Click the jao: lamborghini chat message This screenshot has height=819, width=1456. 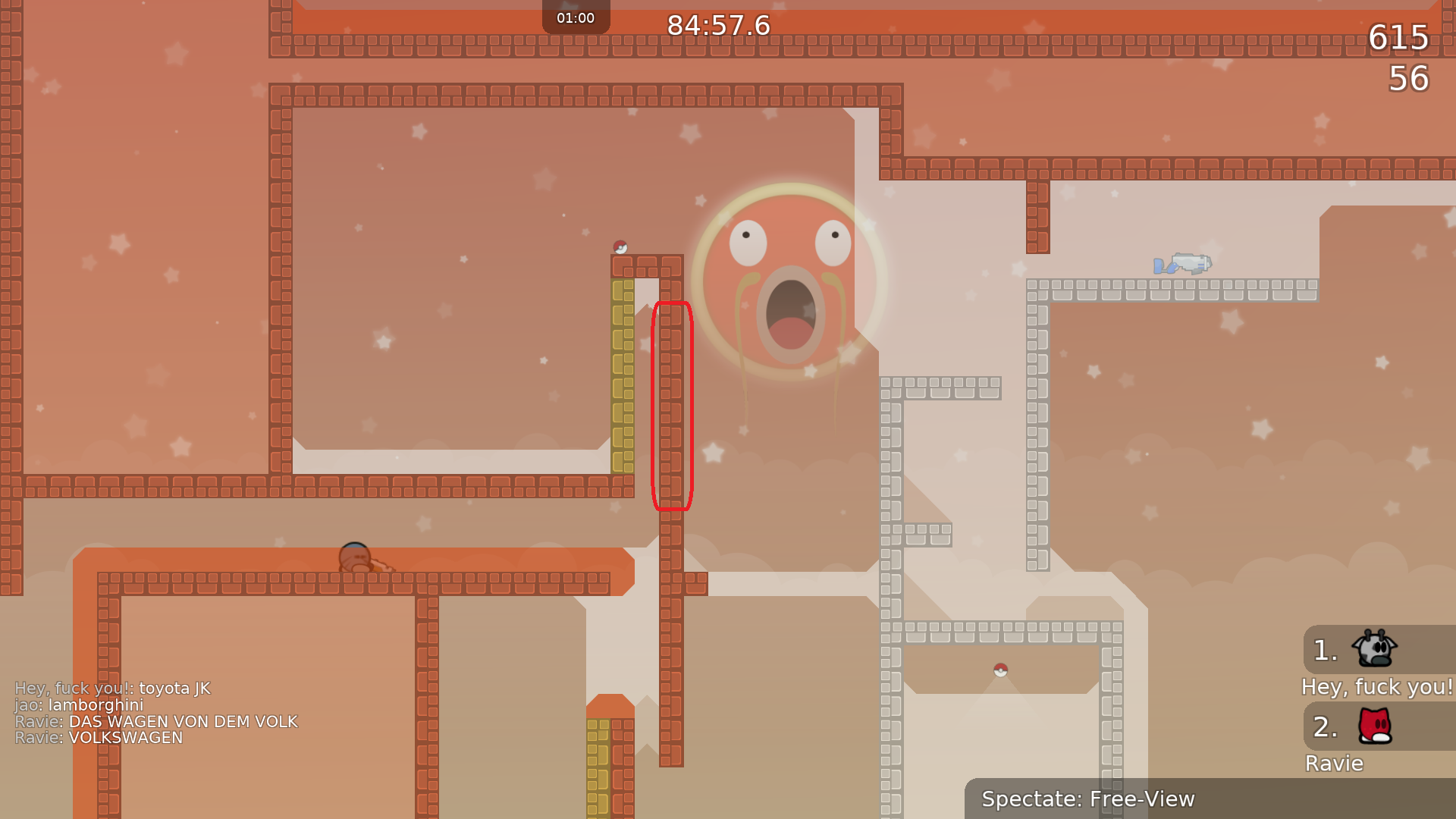coord(79,704)
